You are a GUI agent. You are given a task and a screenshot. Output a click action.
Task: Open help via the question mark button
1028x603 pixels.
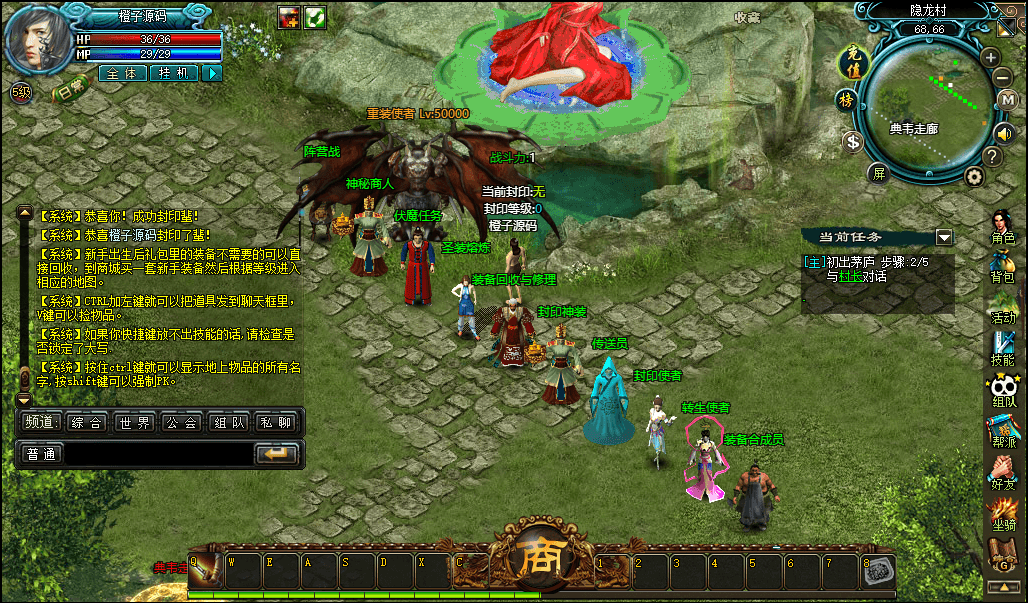click(x=992, y=157)
